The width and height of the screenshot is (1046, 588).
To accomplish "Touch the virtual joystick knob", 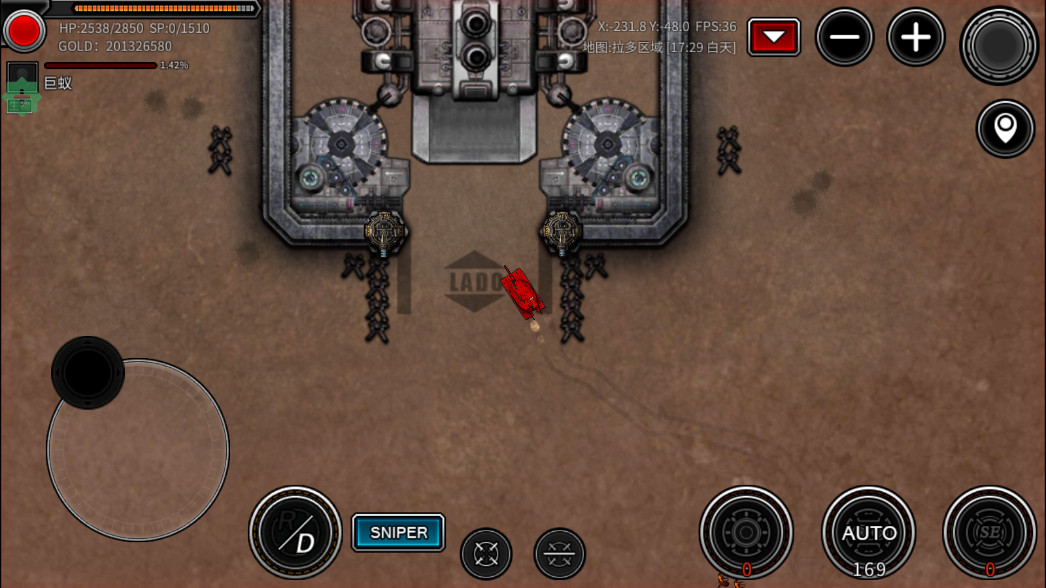I will coord(88,372).
